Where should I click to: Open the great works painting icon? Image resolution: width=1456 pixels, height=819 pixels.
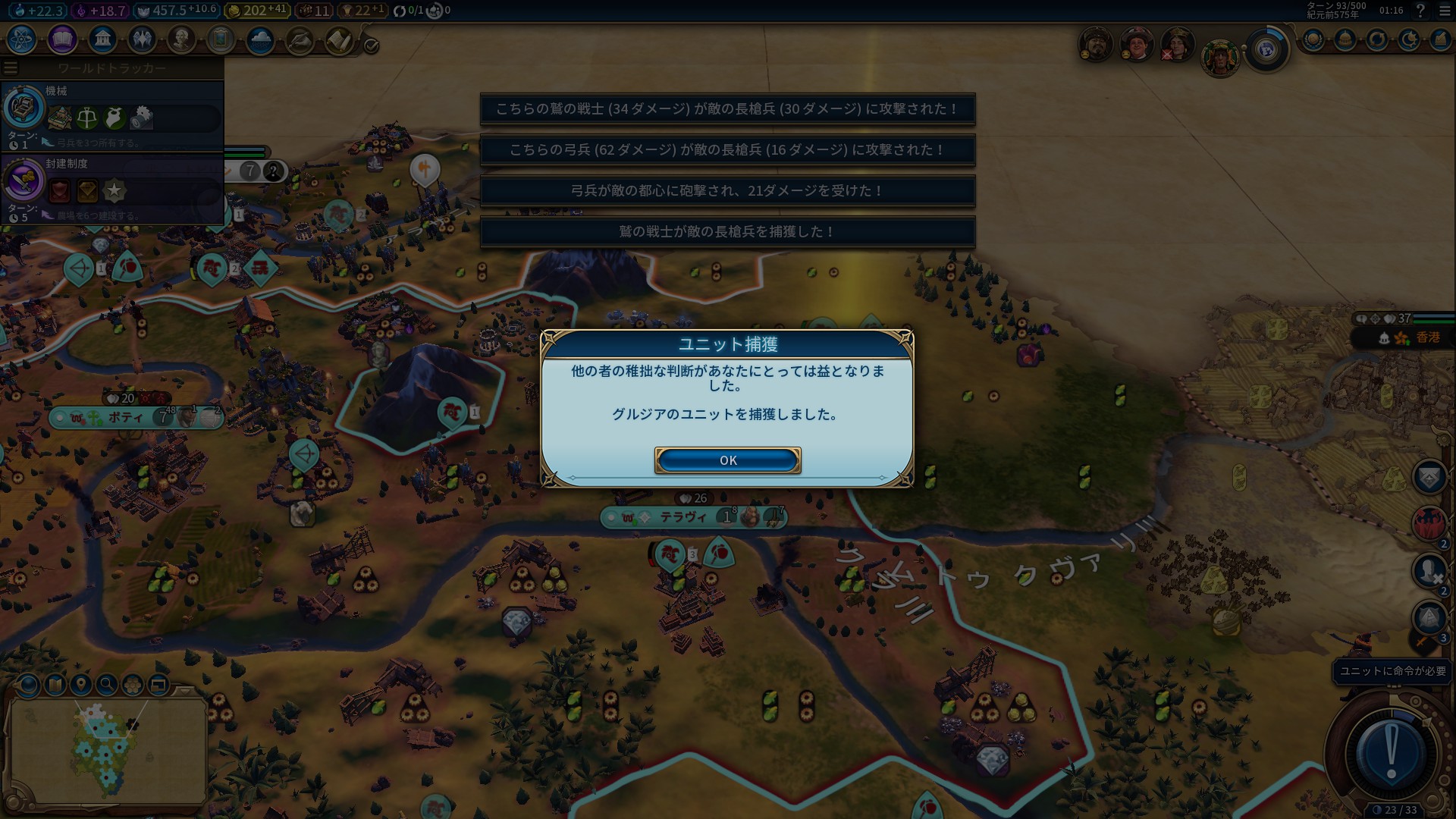[221, 39]
